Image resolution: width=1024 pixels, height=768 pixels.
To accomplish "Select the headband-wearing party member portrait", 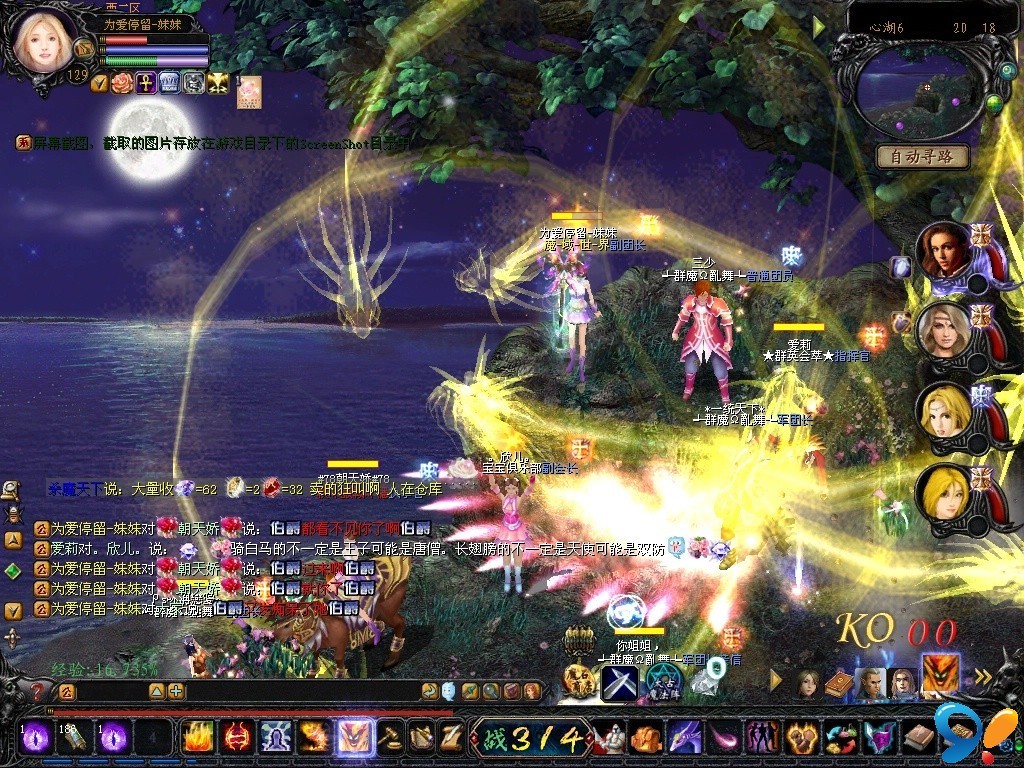I will [x=942, y=332].
